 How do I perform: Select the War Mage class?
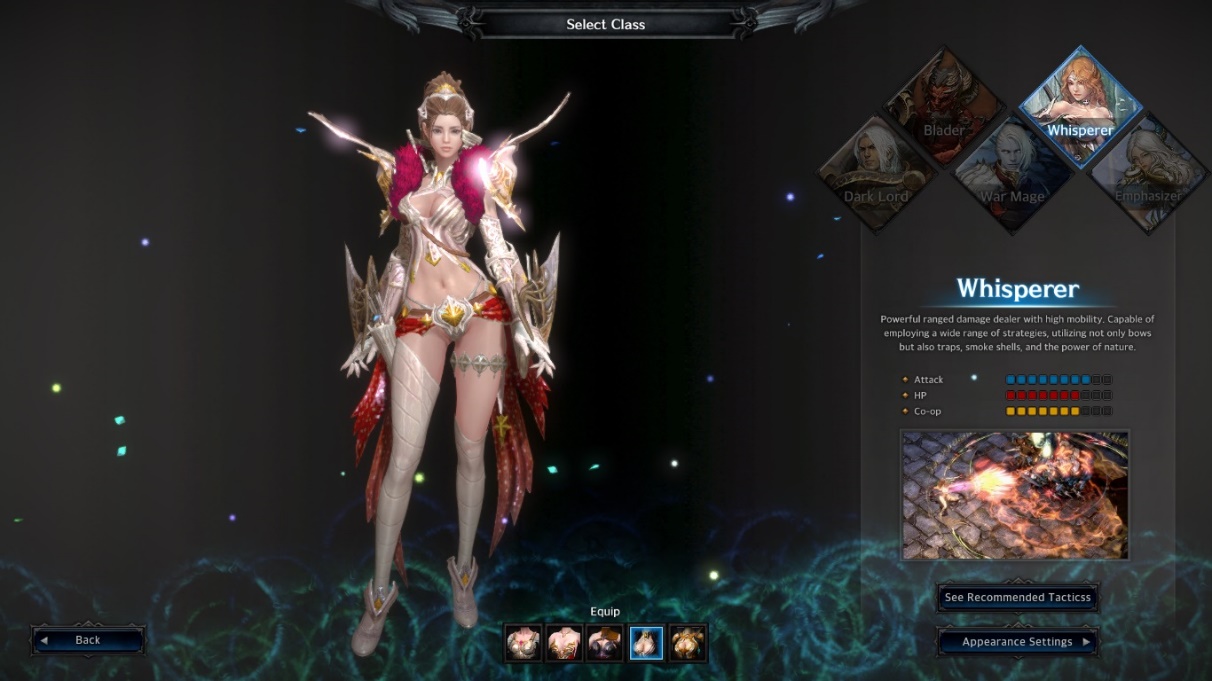click(1012, 173)
